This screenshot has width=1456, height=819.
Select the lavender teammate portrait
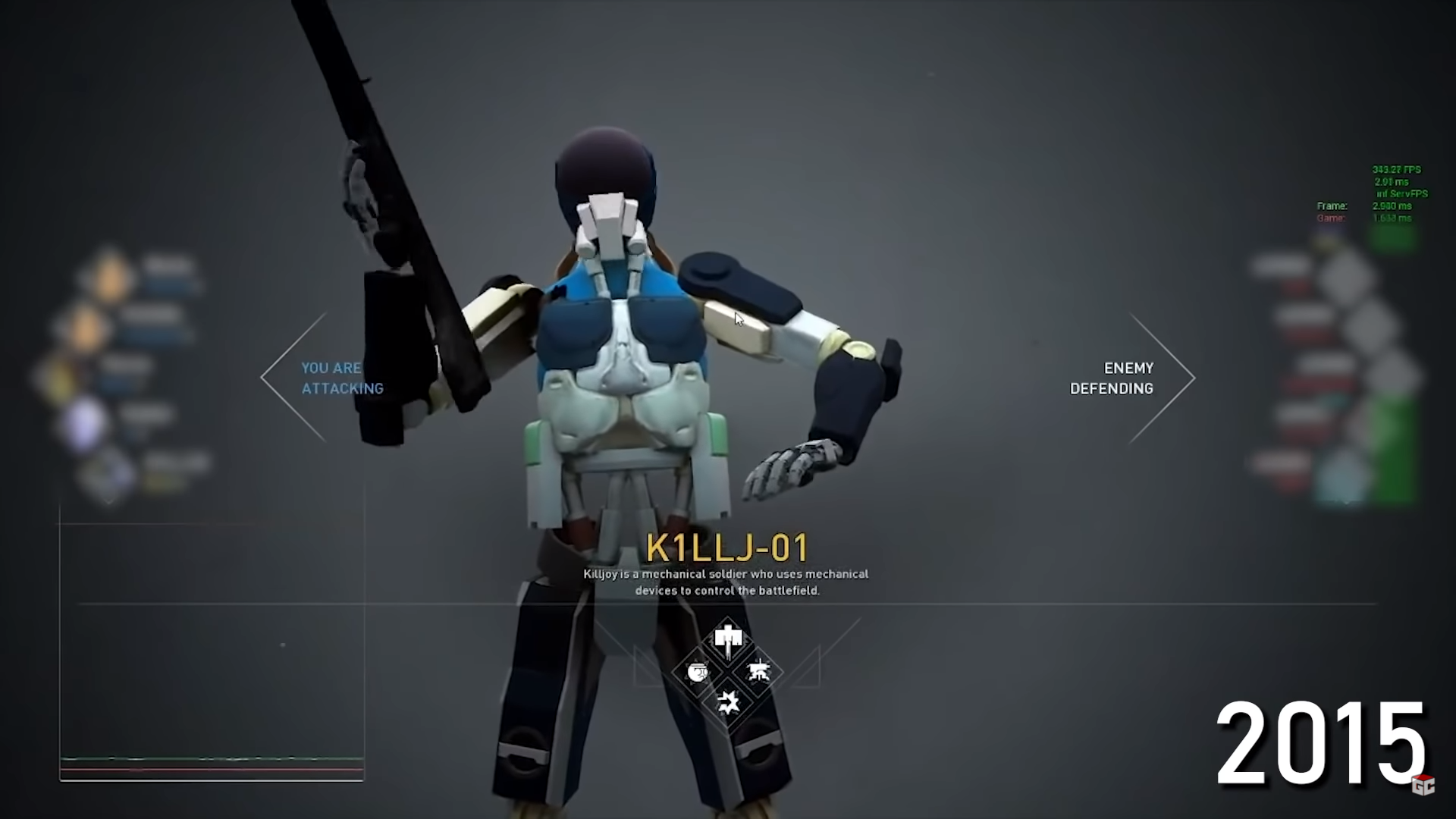coord(85,422)
